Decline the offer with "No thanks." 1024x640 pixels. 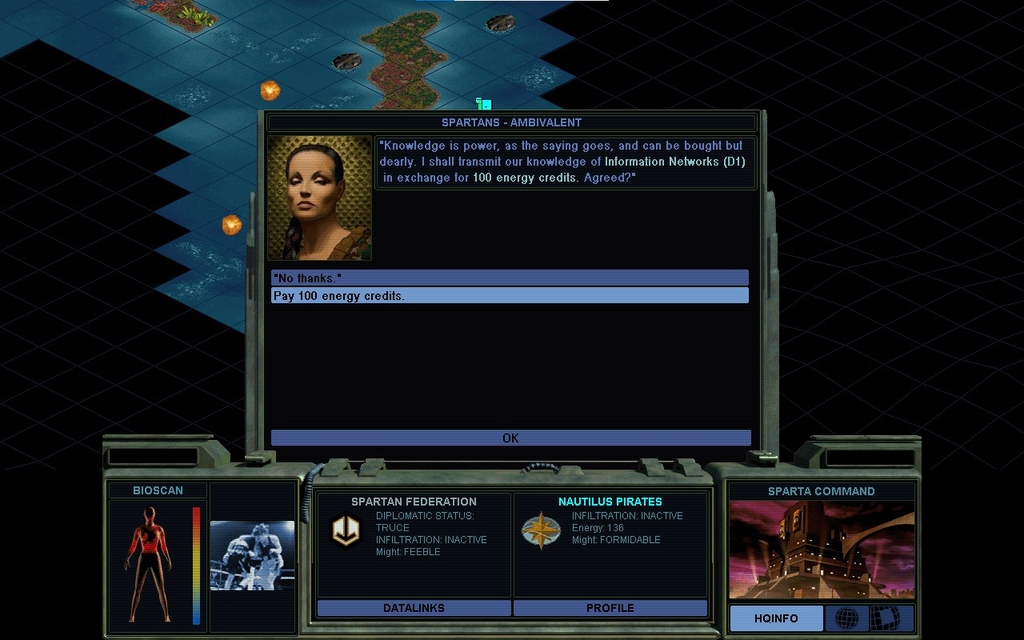509,277
